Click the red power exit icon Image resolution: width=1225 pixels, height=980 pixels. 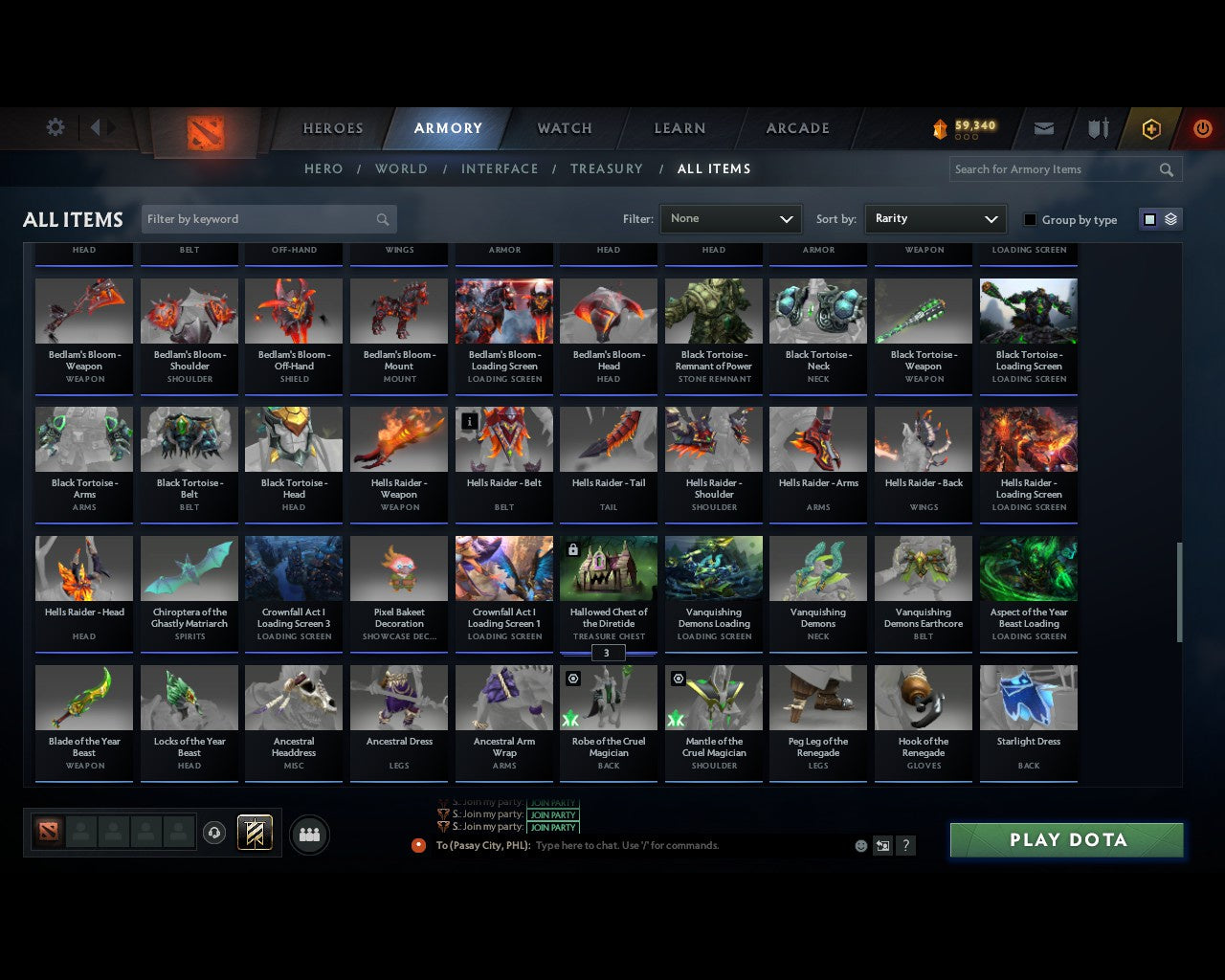[1202, 128]
